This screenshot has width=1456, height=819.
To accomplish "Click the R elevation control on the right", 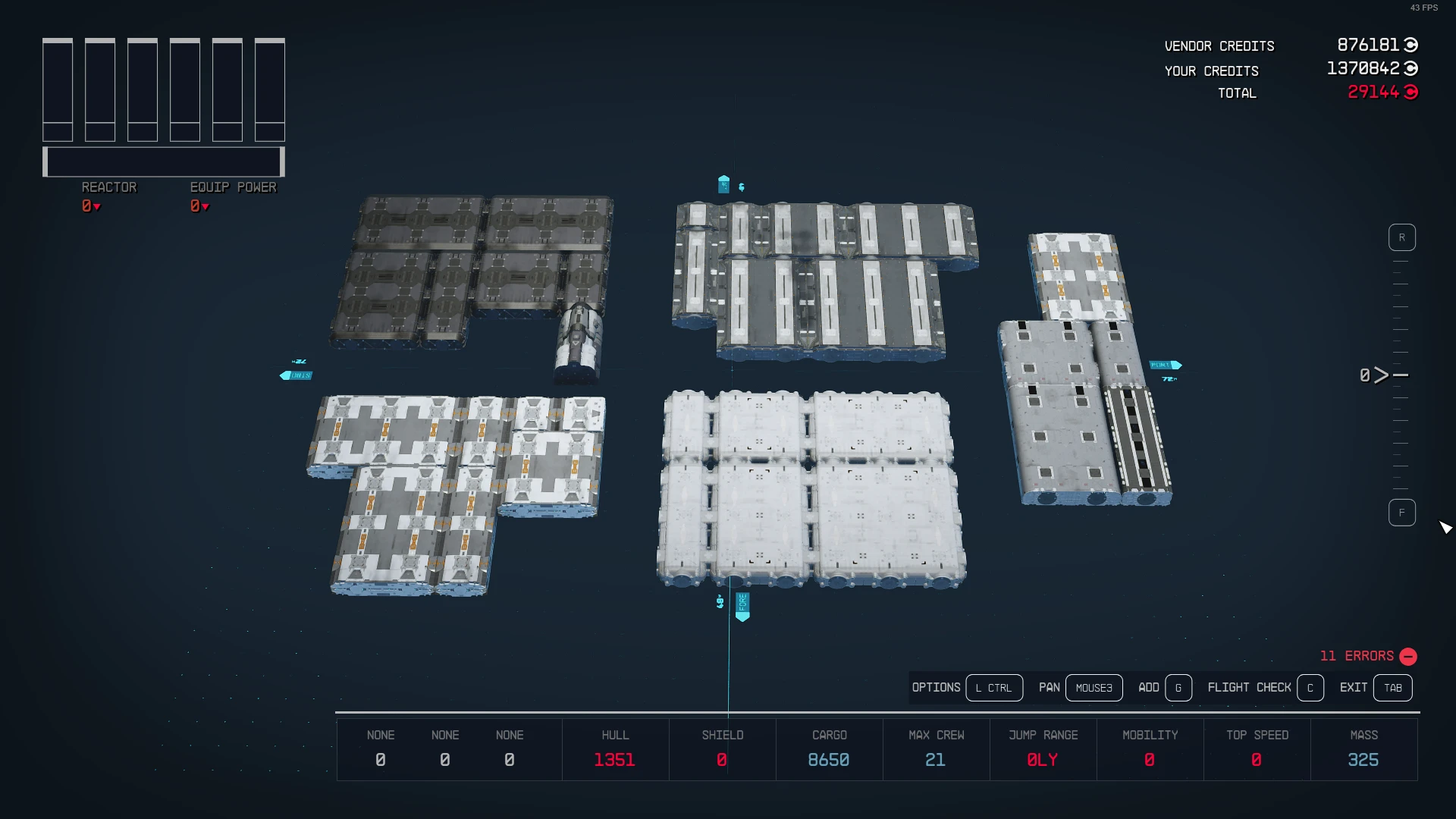I will [x=1402, y=237].
